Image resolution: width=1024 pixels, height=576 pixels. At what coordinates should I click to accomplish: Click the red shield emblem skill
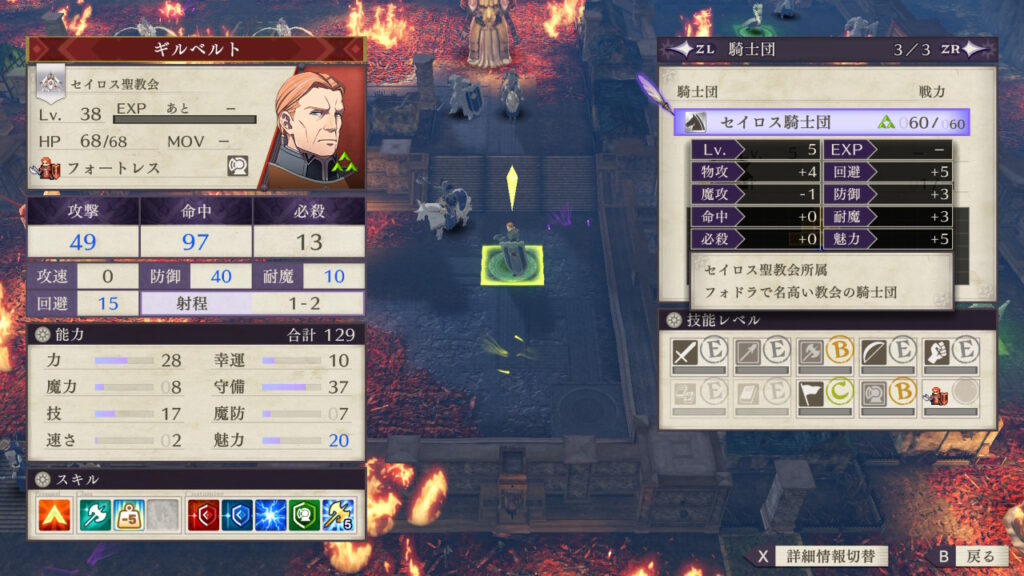[203, 515]
